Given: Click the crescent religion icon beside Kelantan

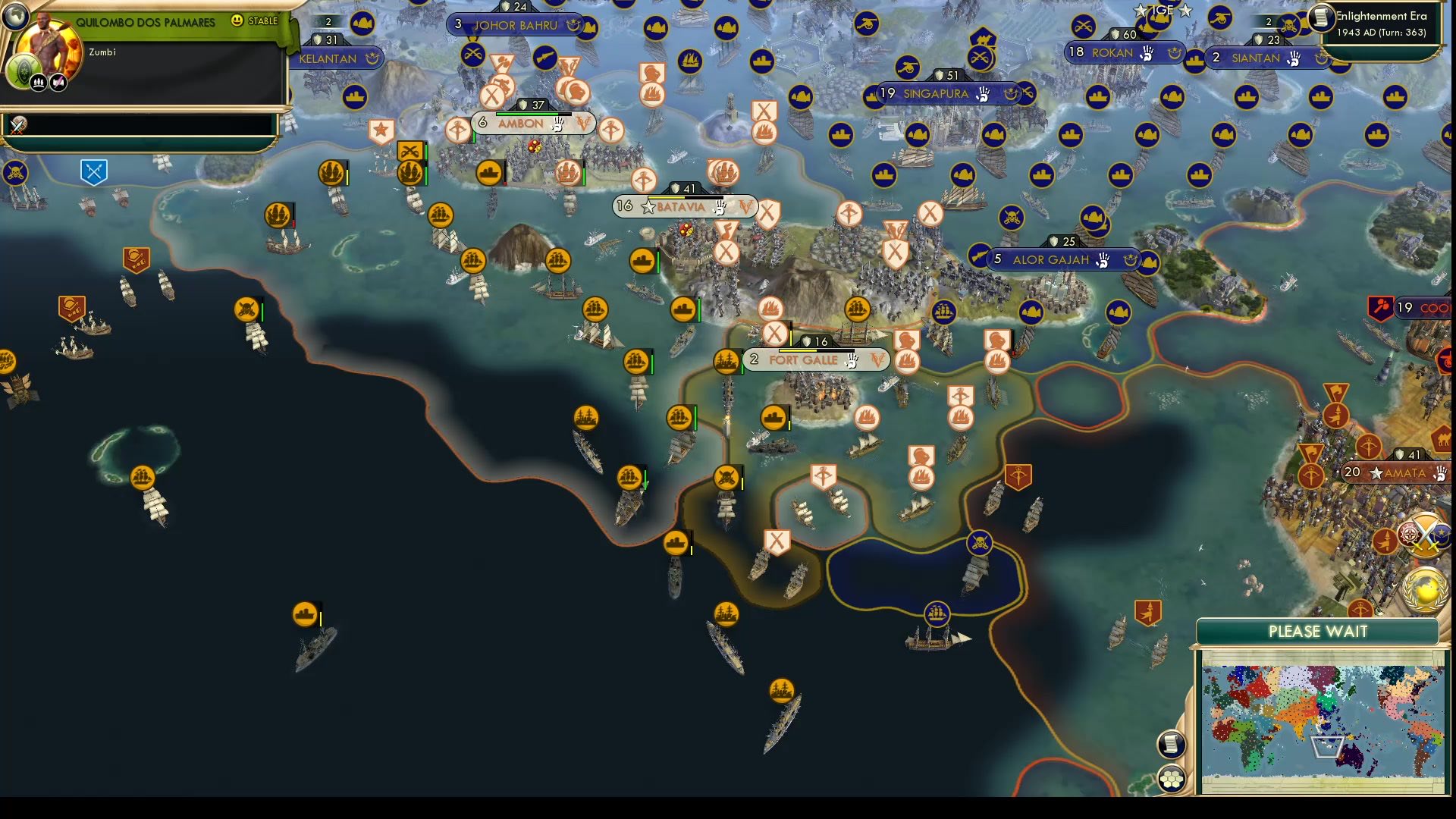Looking at the screenshot, I should pos(371,58).
